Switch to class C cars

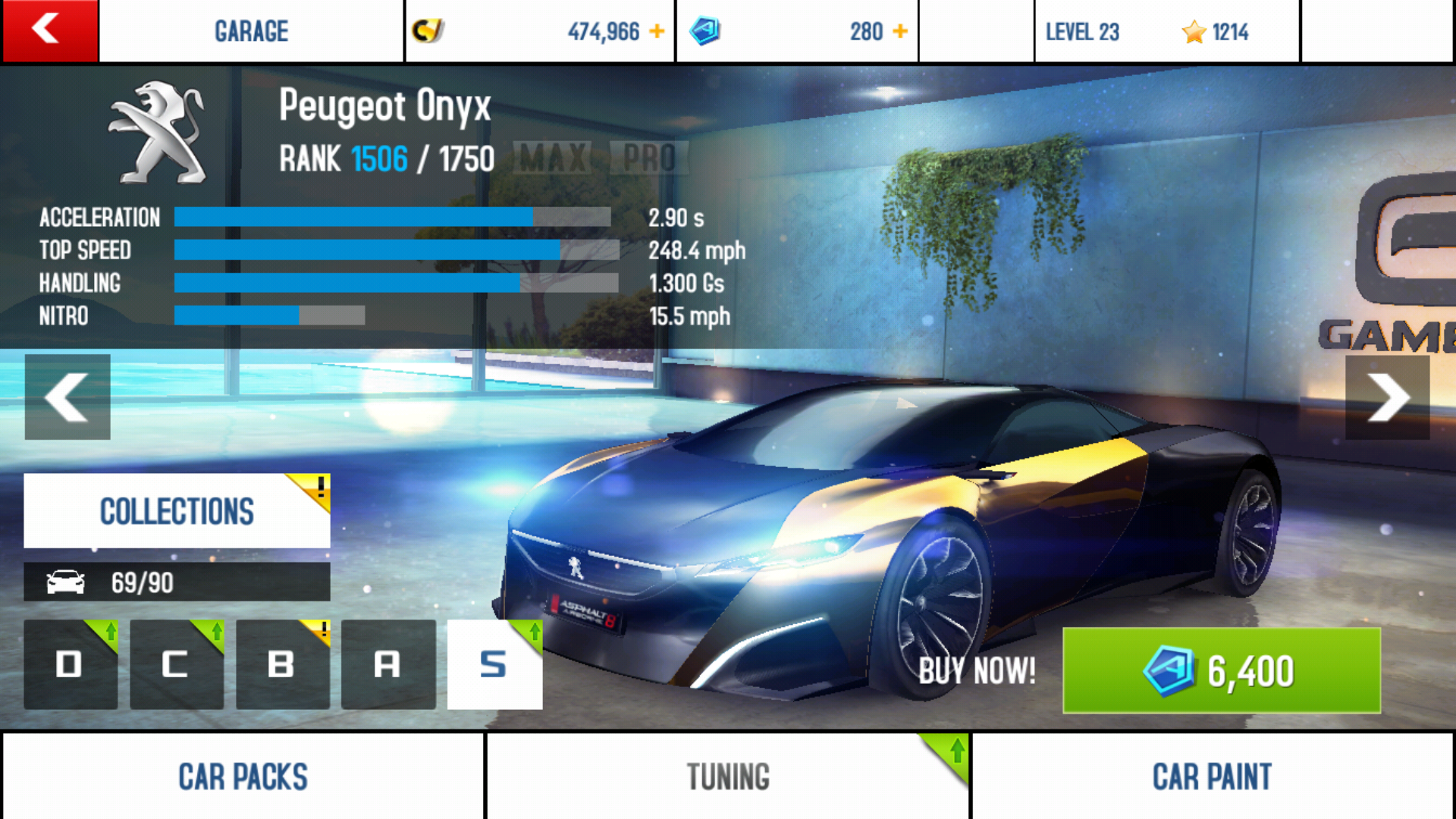[176, 664]
